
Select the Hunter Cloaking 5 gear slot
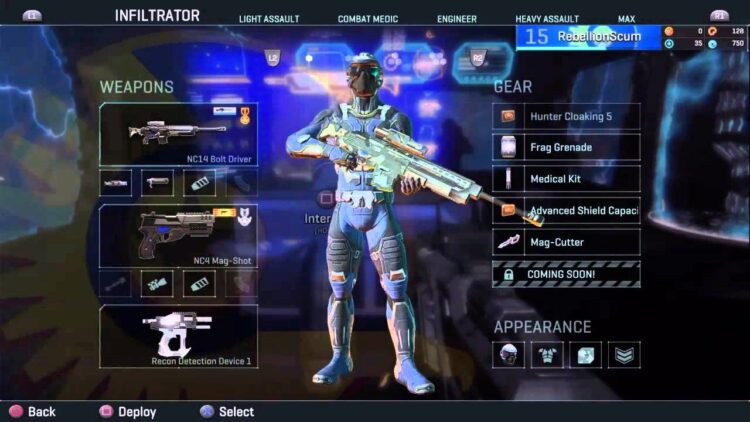566,117
